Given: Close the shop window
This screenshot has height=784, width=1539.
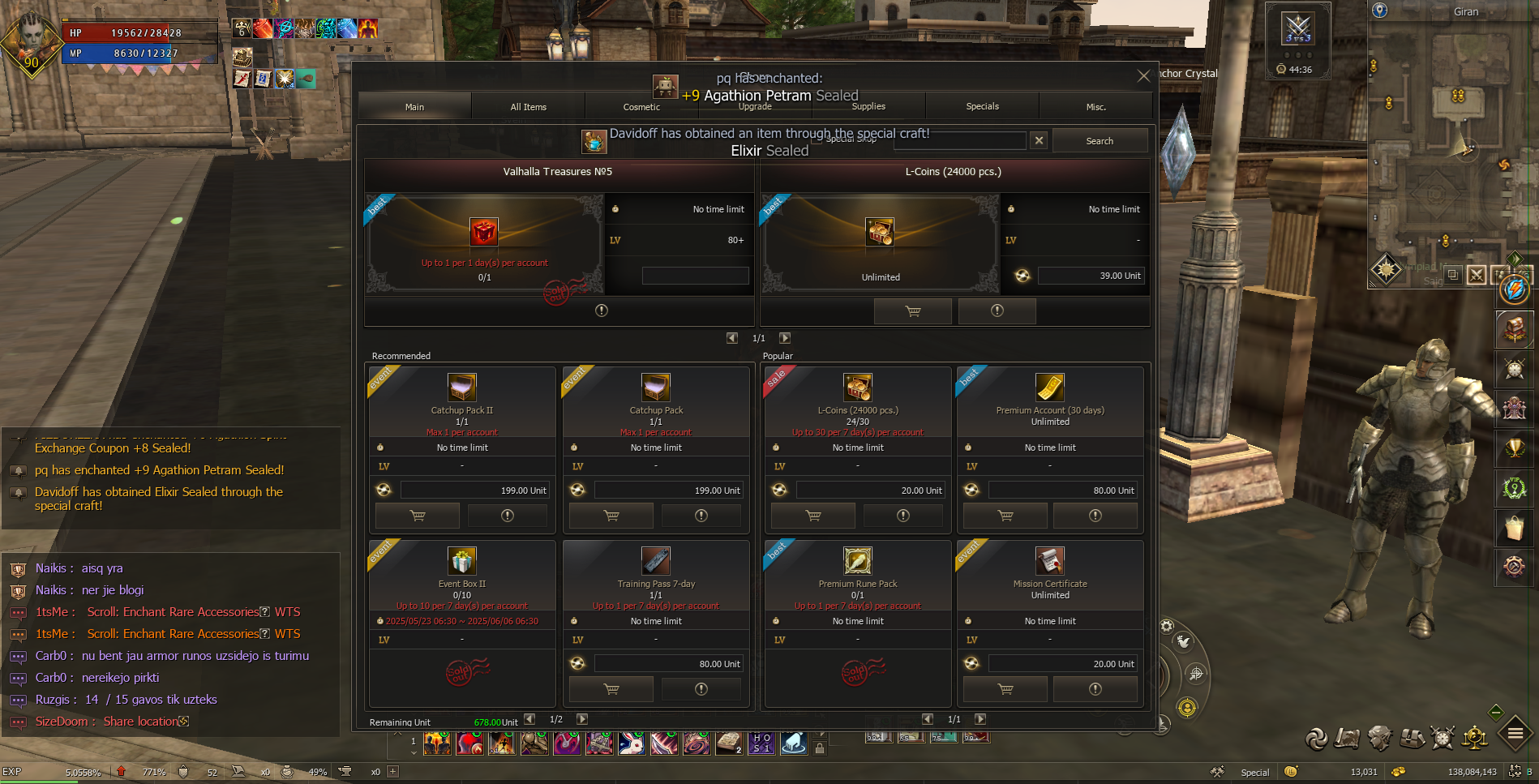Looking at the screenshot, I should pyautogui.click(x=1143, y=76).
